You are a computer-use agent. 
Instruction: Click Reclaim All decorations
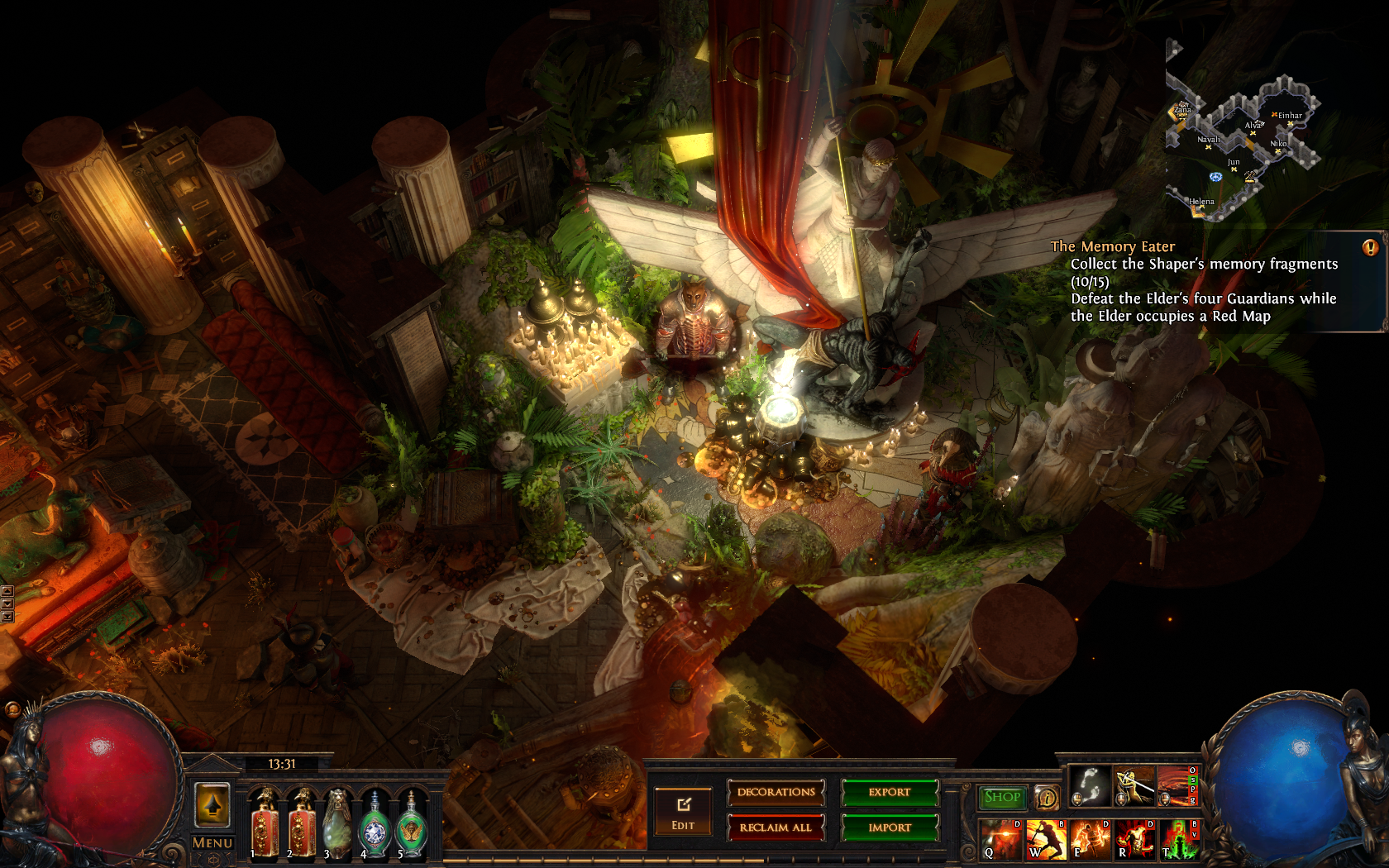pyautogui.click(x=776, y=827)
